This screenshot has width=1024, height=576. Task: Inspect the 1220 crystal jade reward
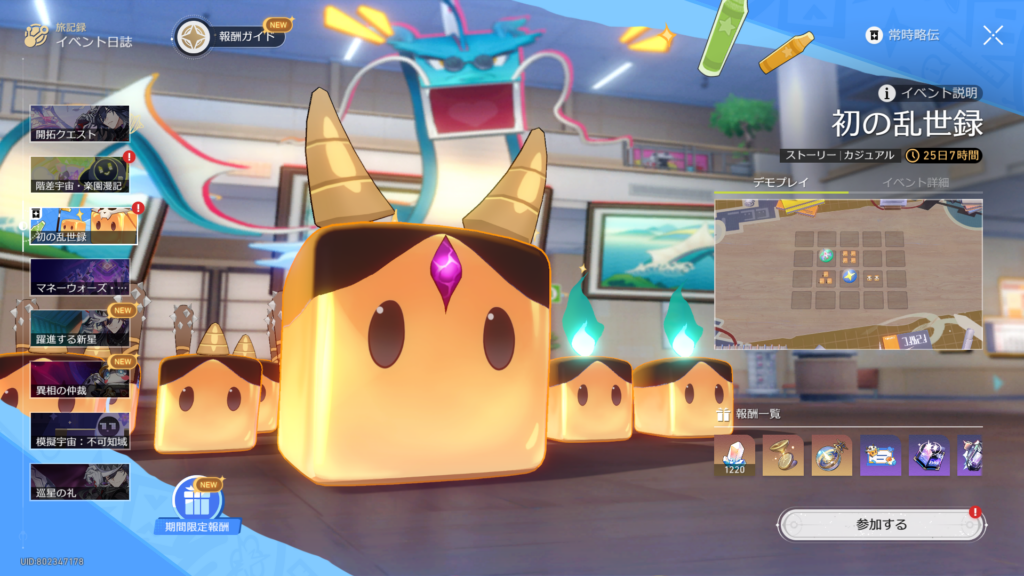click(734, 455)
